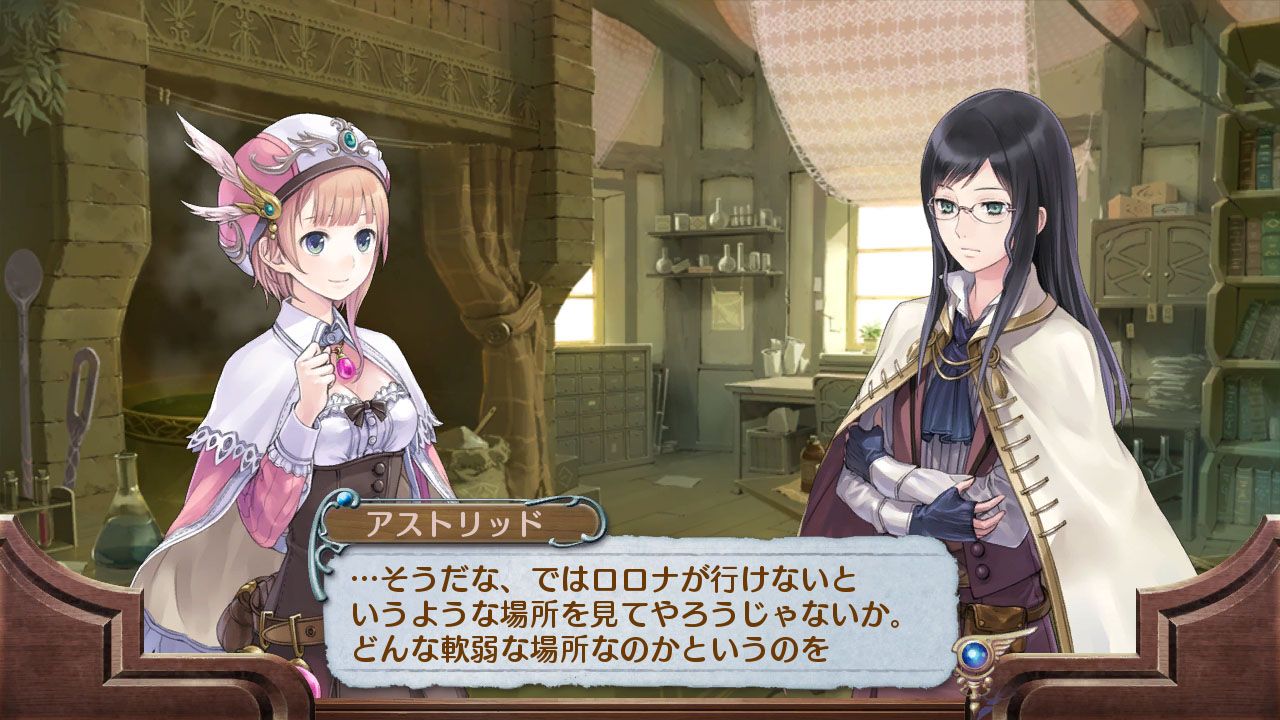This screenshot has height=720, width=1280.
Task: Toggle the pouch on Astrid's belt
Action: (995, 617)
